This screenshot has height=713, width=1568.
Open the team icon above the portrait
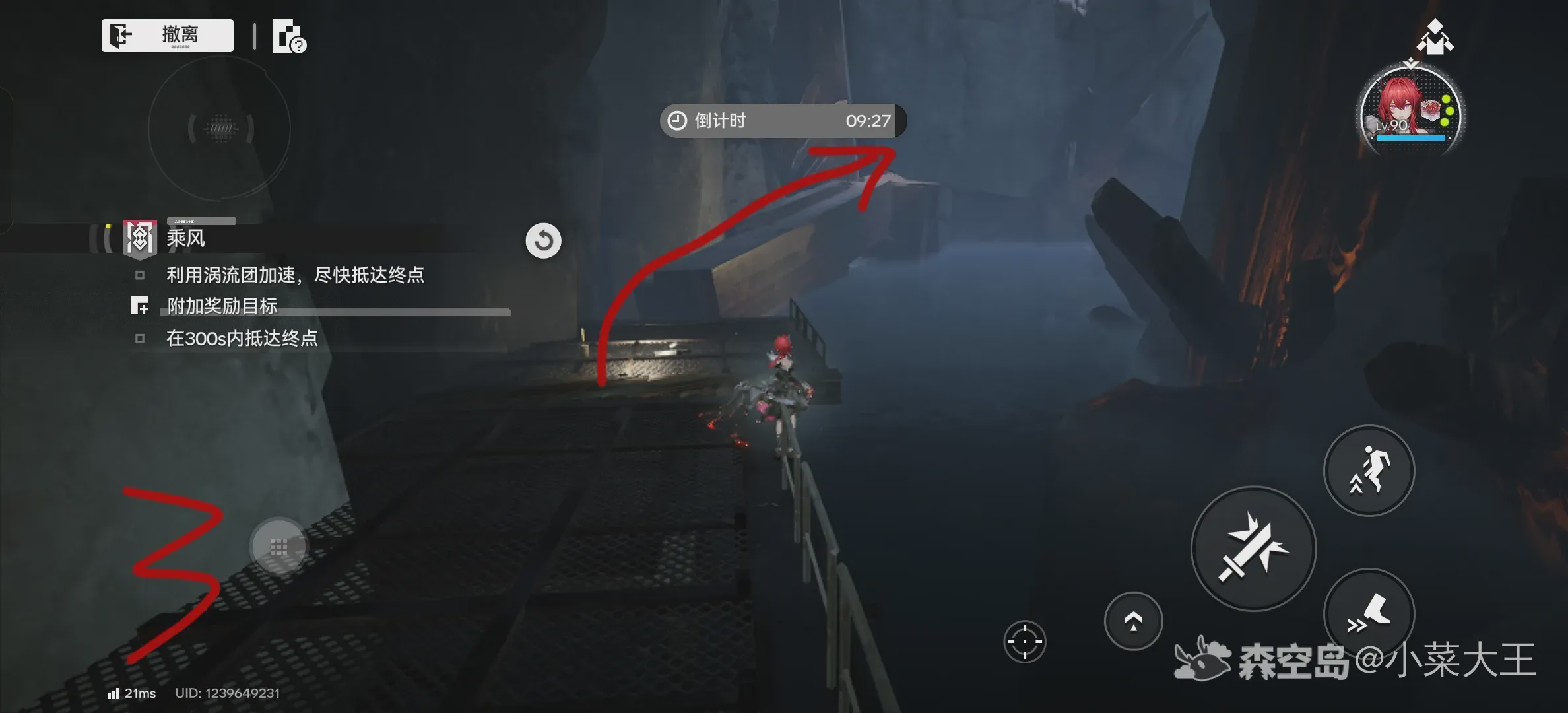click(1435, 37)
